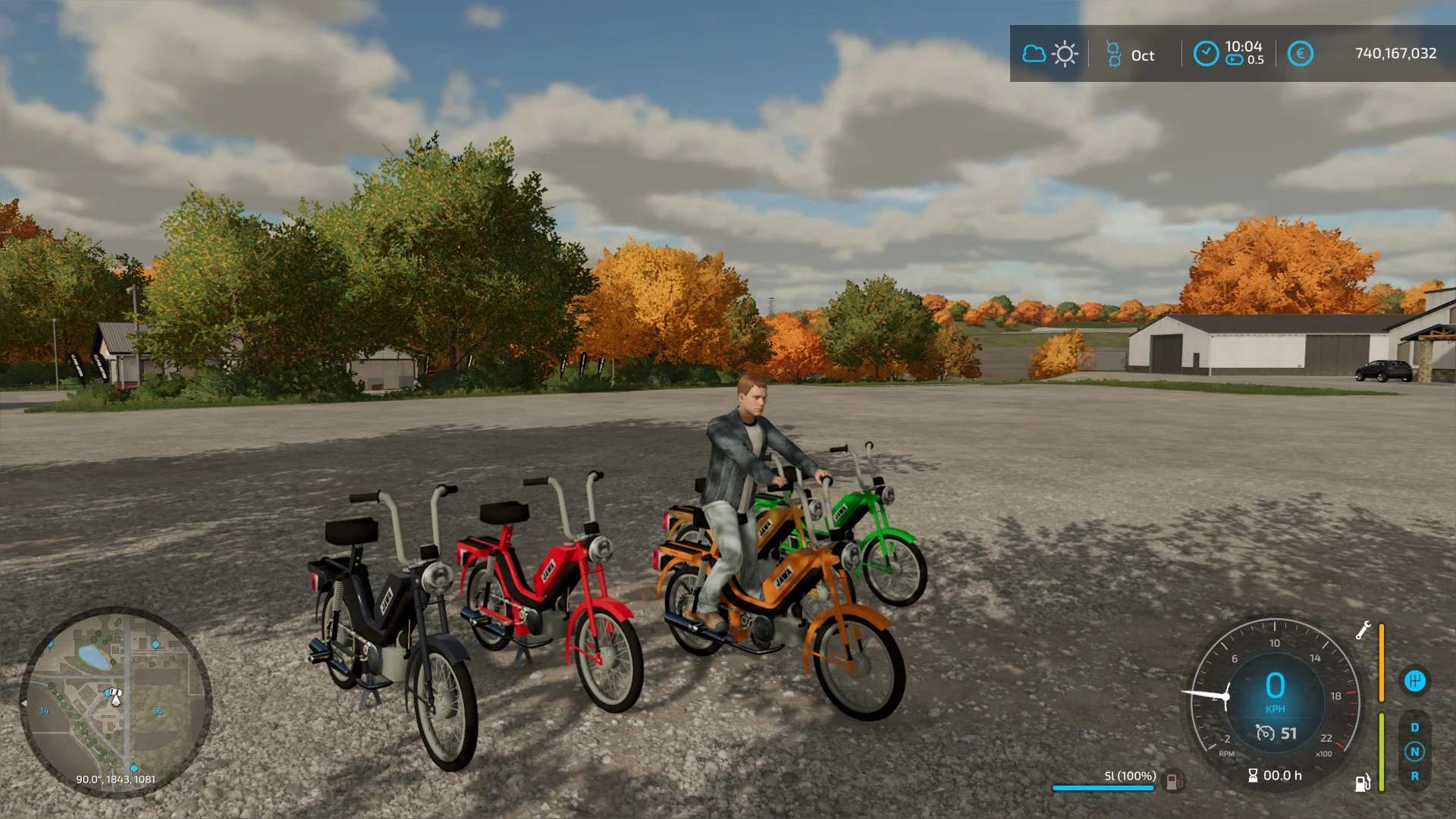
Task: Click the circular minimap
Action: 115,701
